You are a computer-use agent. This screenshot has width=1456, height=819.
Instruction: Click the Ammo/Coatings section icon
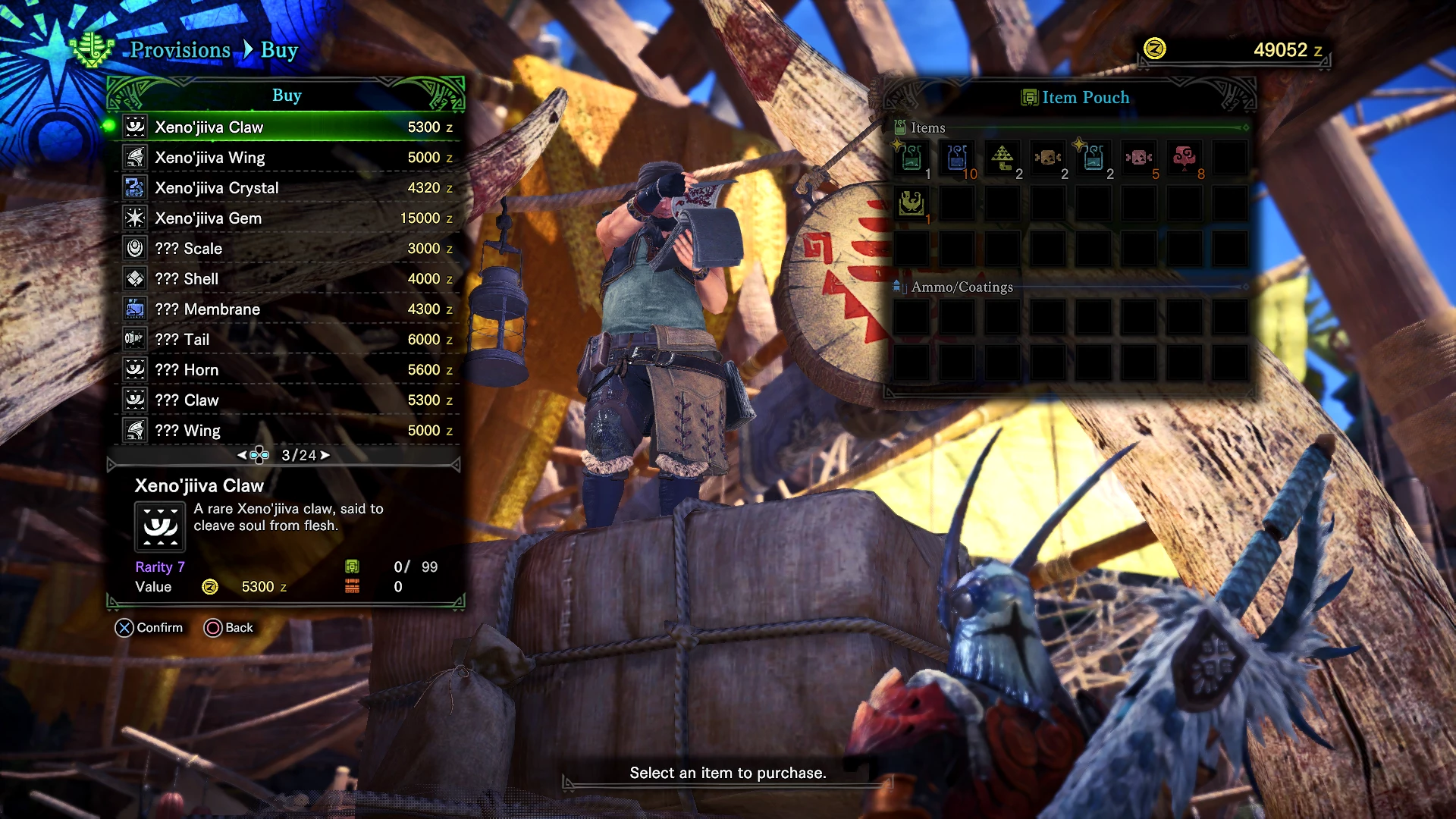(899, 287)
